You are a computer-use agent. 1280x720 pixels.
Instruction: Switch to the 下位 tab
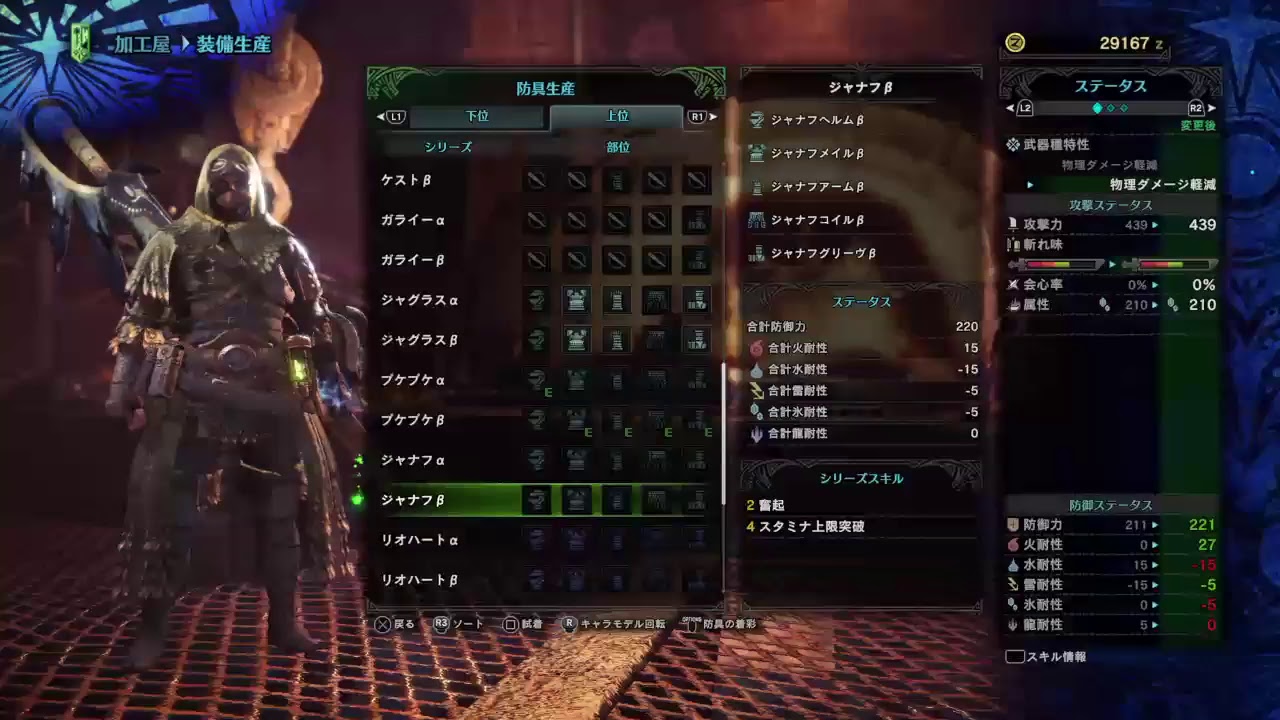coord(477,116)
